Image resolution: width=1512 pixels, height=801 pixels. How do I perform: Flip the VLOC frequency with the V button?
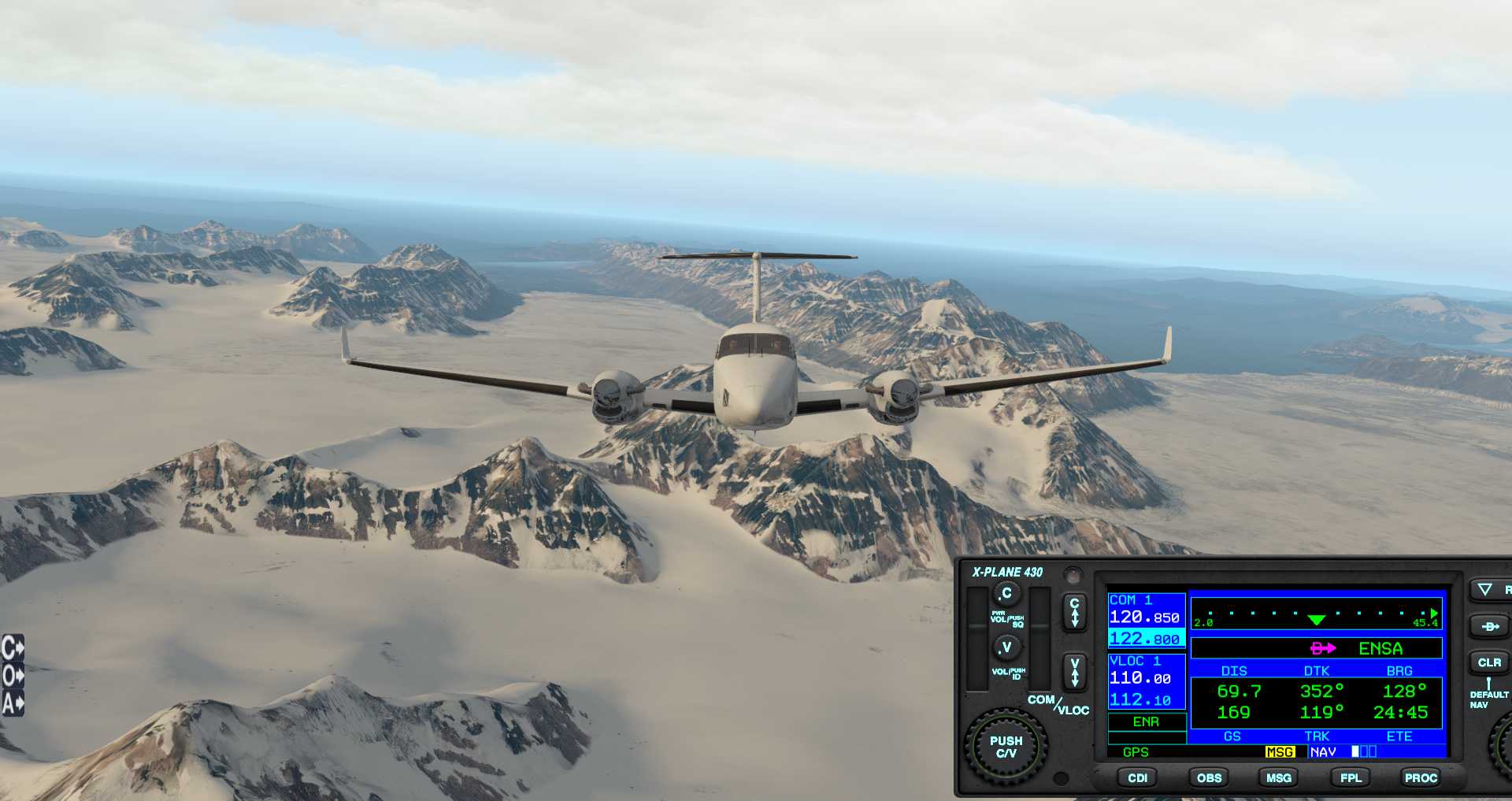(1074, 673)
